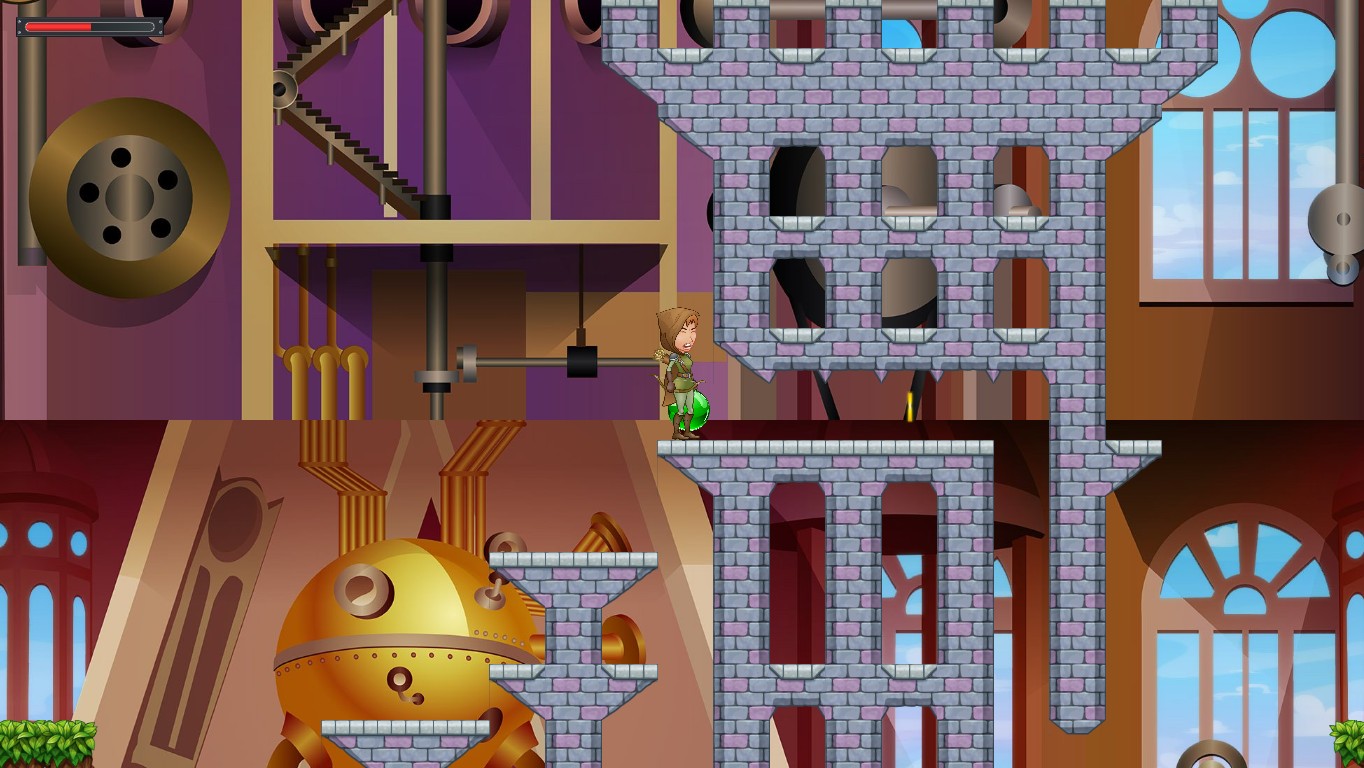The image size is (1364, 768).
Task: Click the hanging black weight on the rod
Action: pyautogui.click(x=583, y=360)
